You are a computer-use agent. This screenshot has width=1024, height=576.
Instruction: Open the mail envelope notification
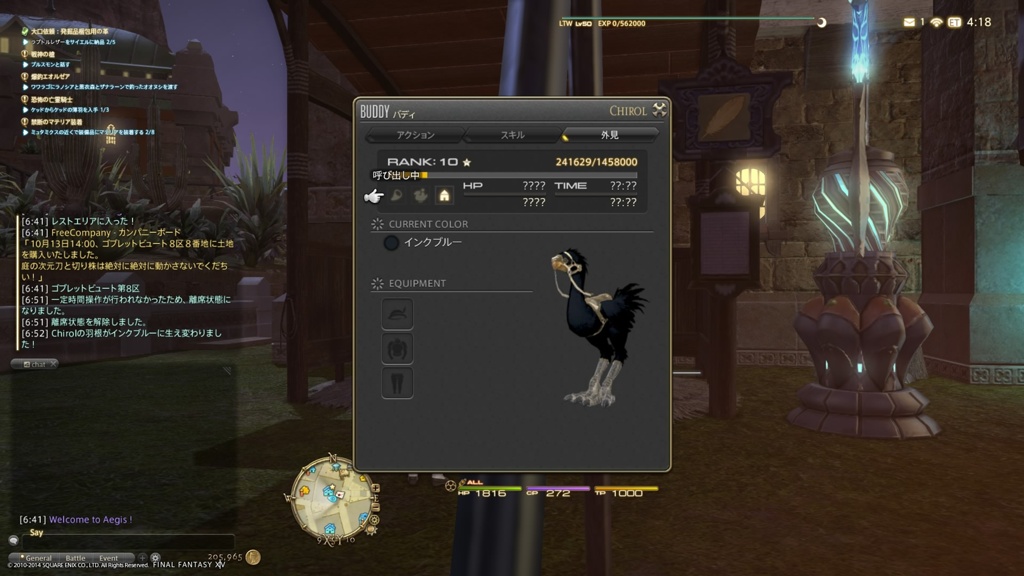click(x=909, y=22)
